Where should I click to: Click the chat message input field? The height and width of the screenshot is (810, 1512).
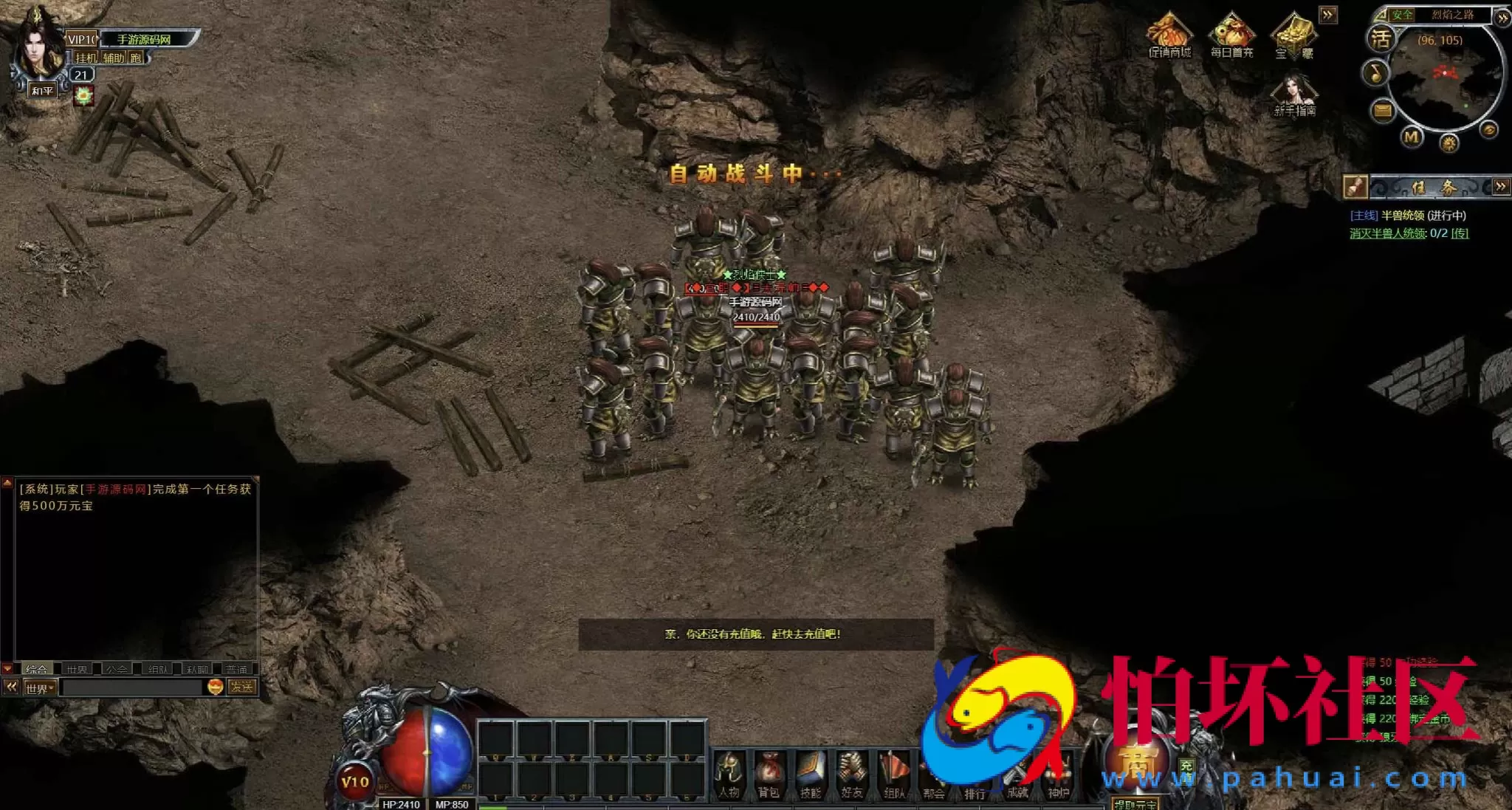(131, 688)
